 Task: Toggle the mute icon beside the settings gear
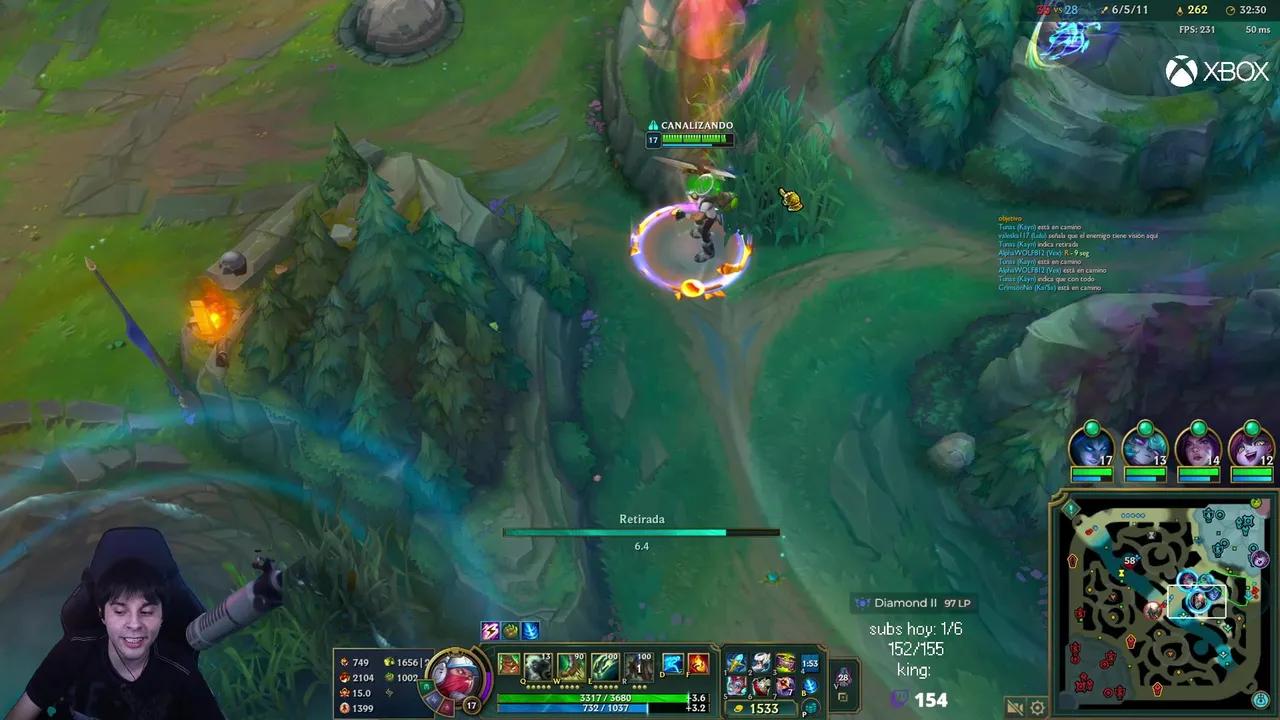click(x=1015, y=707)
